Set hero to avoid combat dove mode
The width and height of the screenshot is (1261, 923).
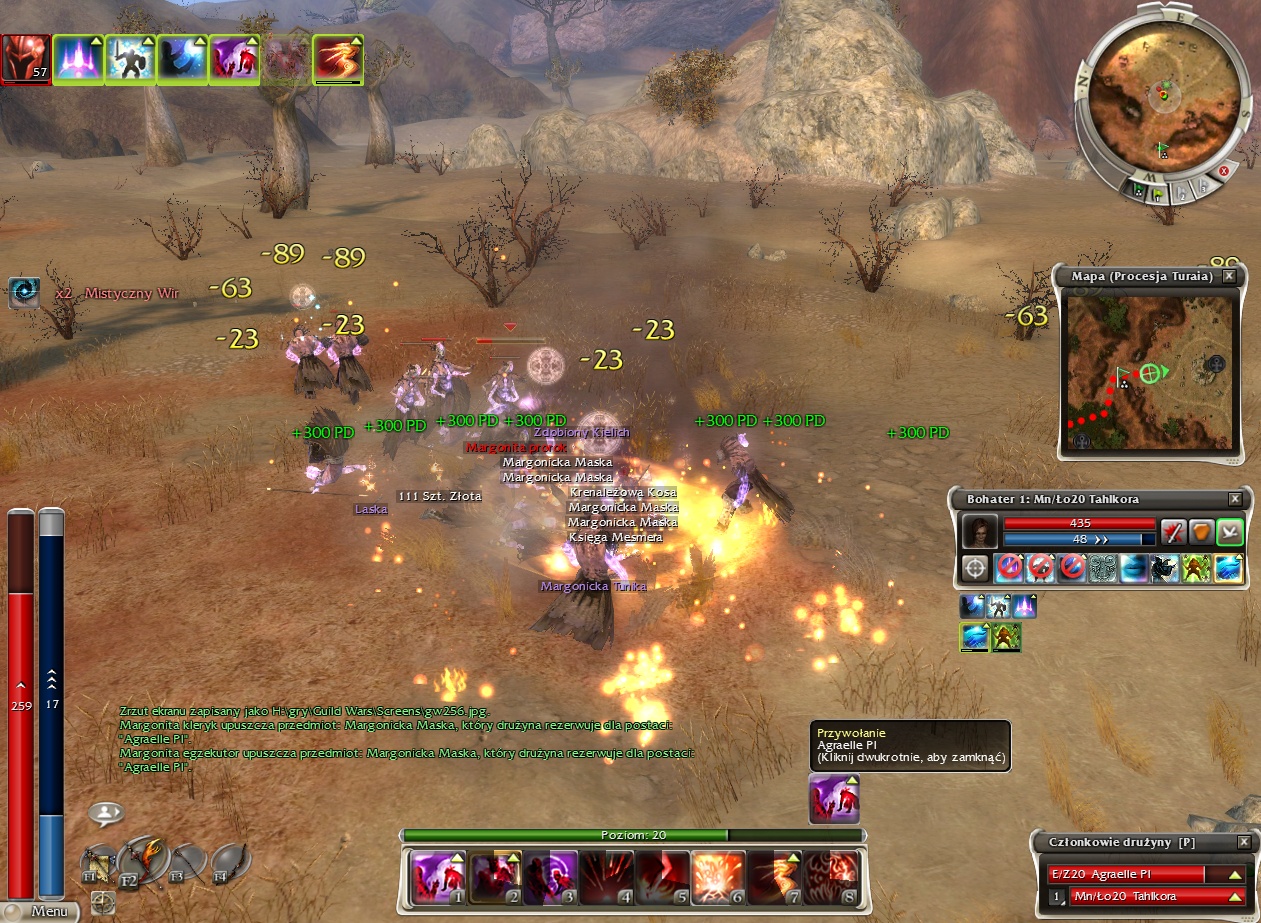(x=1228, y=531)
